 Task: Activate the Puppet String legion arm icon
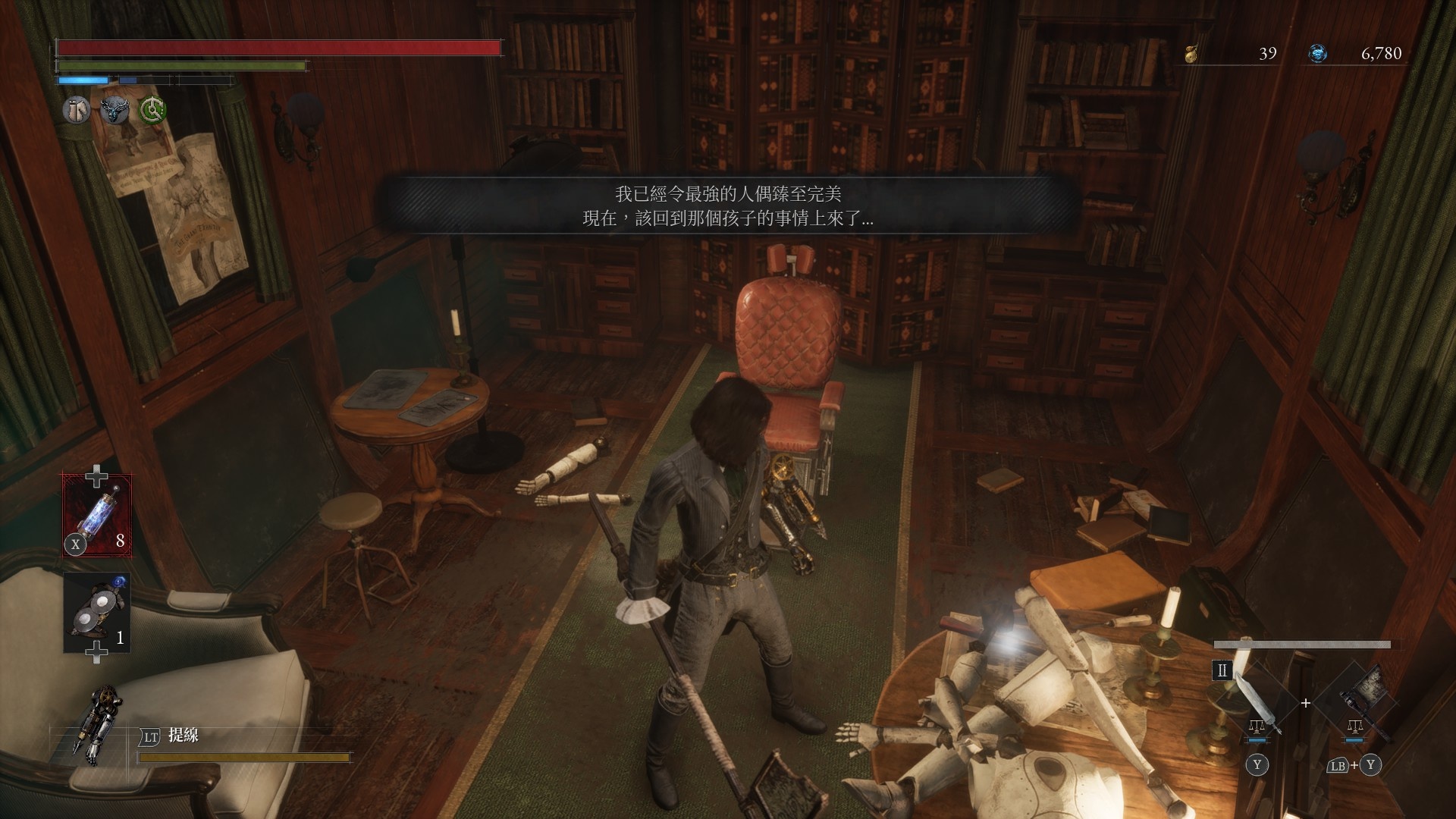click(x=91, y=724)
